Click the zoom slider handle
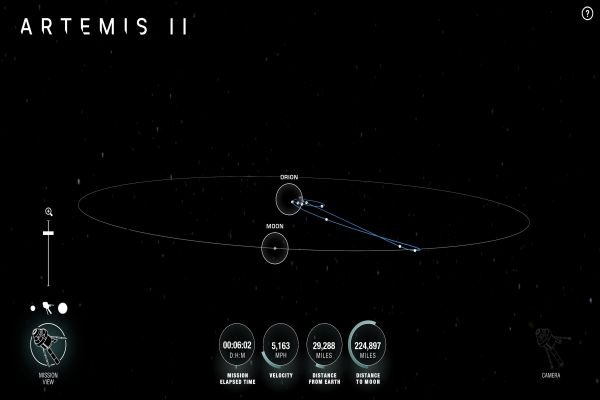 [x=48, y=232]
